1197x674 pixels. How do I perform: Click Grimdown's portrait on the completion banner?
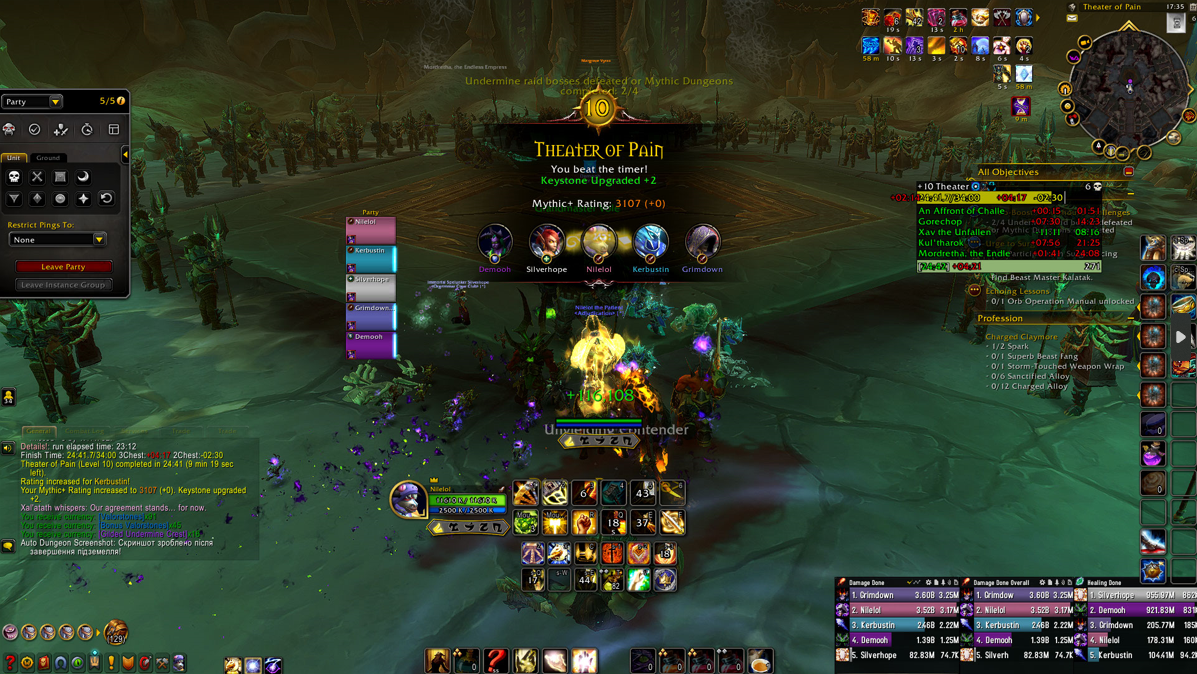point(702,243)
